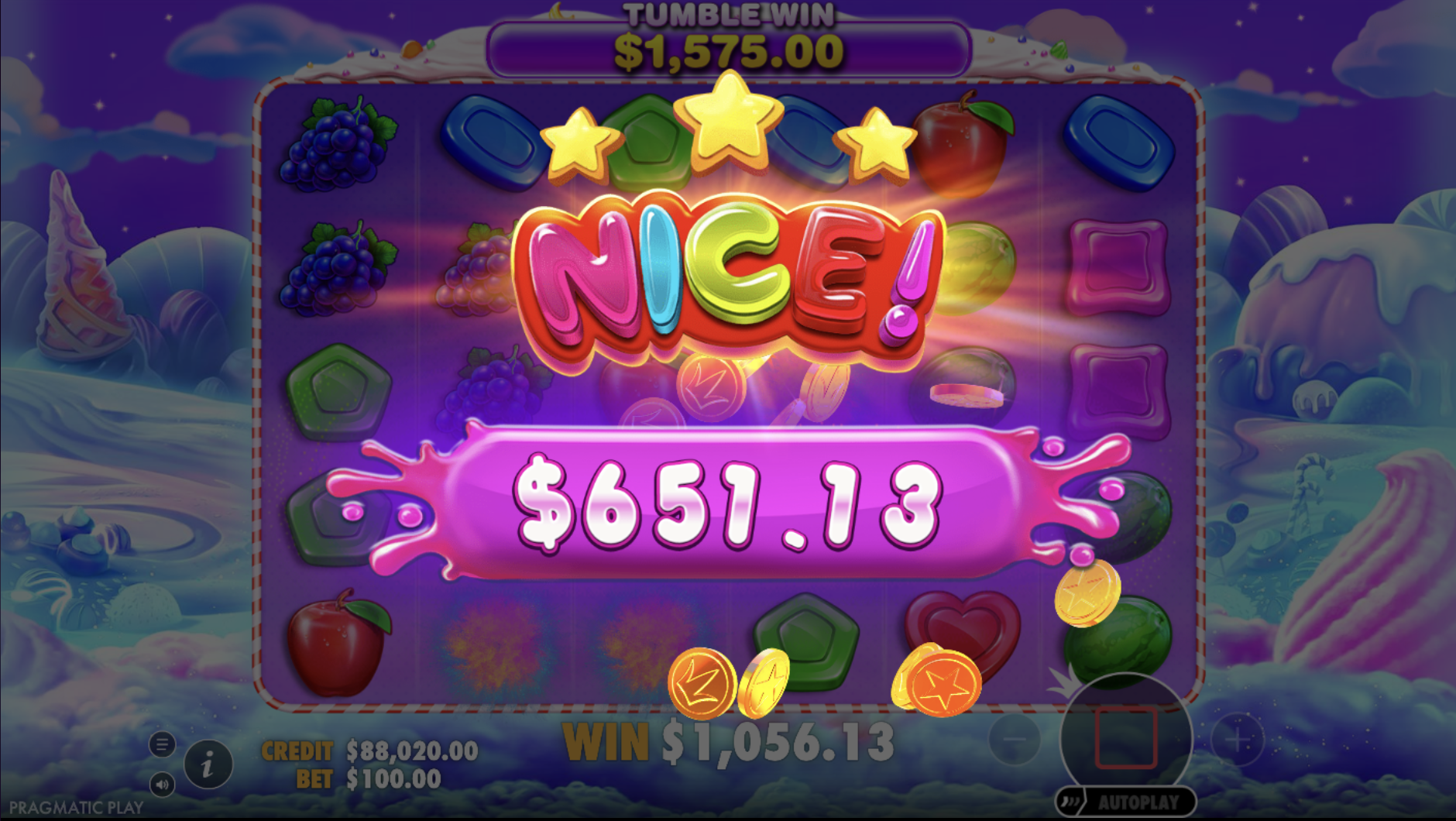Open the Autoplay options
Viewport: 1456px width, 821px height.
pos(1125,802)
